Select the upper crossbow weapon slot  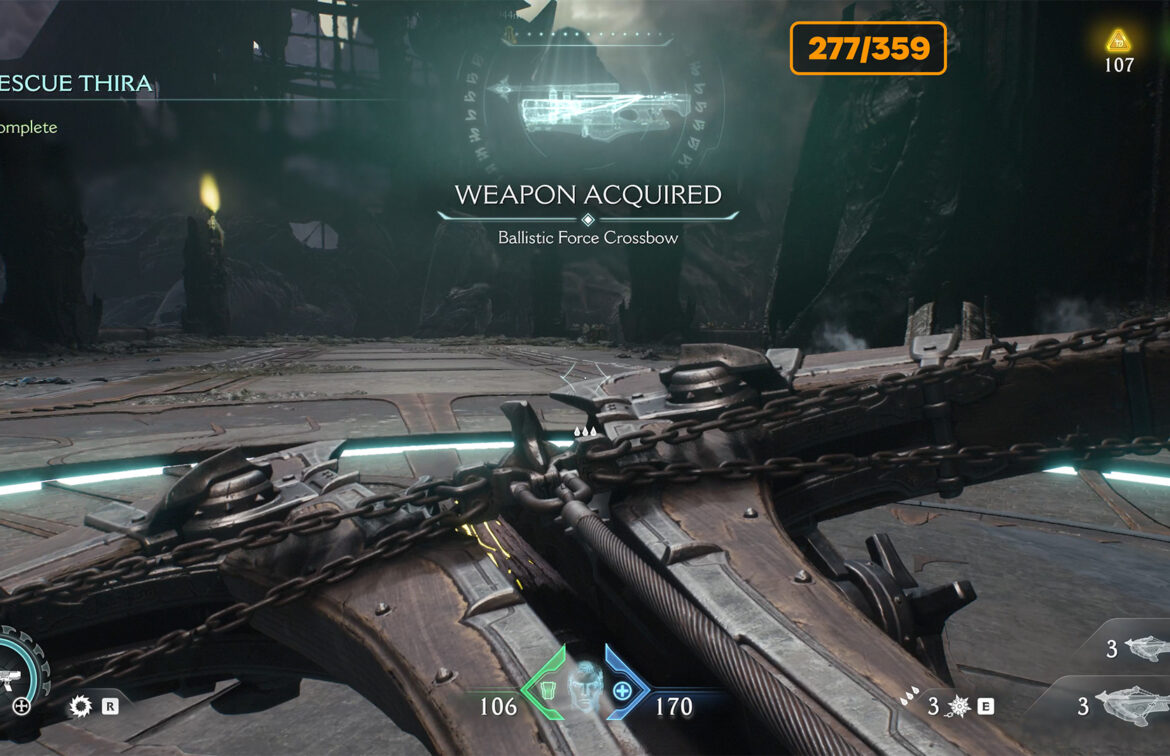click(x=1145, y=650)
